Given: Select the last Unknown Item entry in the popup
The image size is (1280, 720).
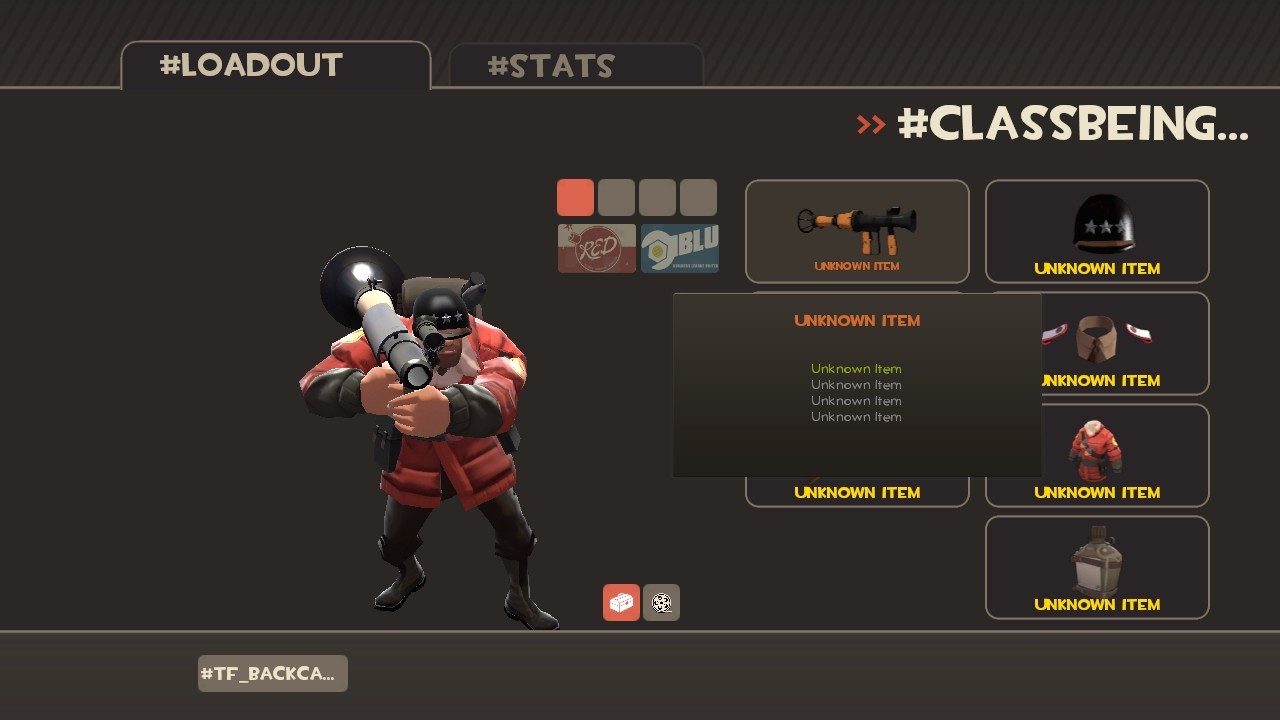Looking at the screenshot, I should pos(856,416).
